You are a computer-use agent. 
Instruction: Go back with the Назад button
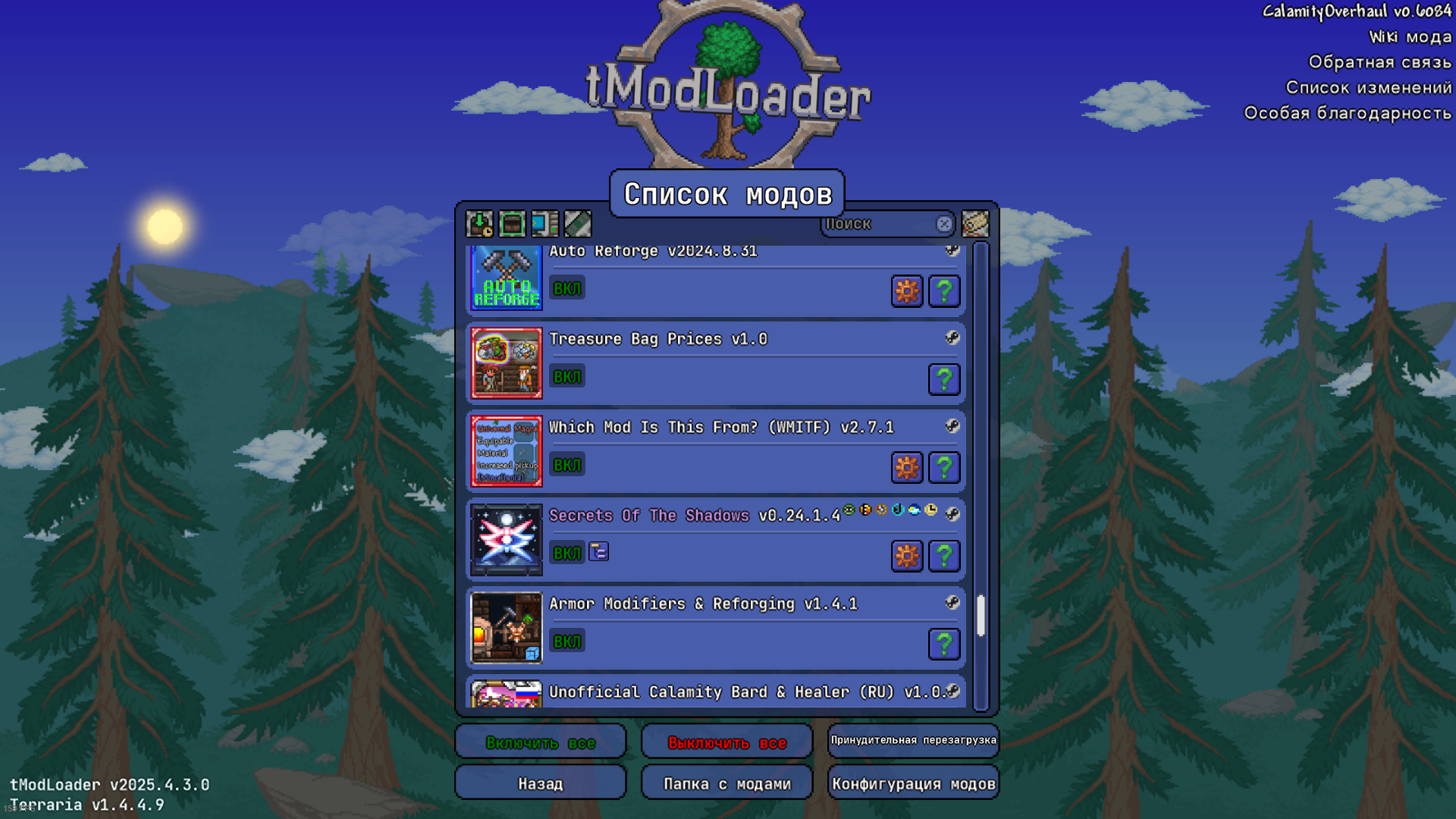(540, 783)
